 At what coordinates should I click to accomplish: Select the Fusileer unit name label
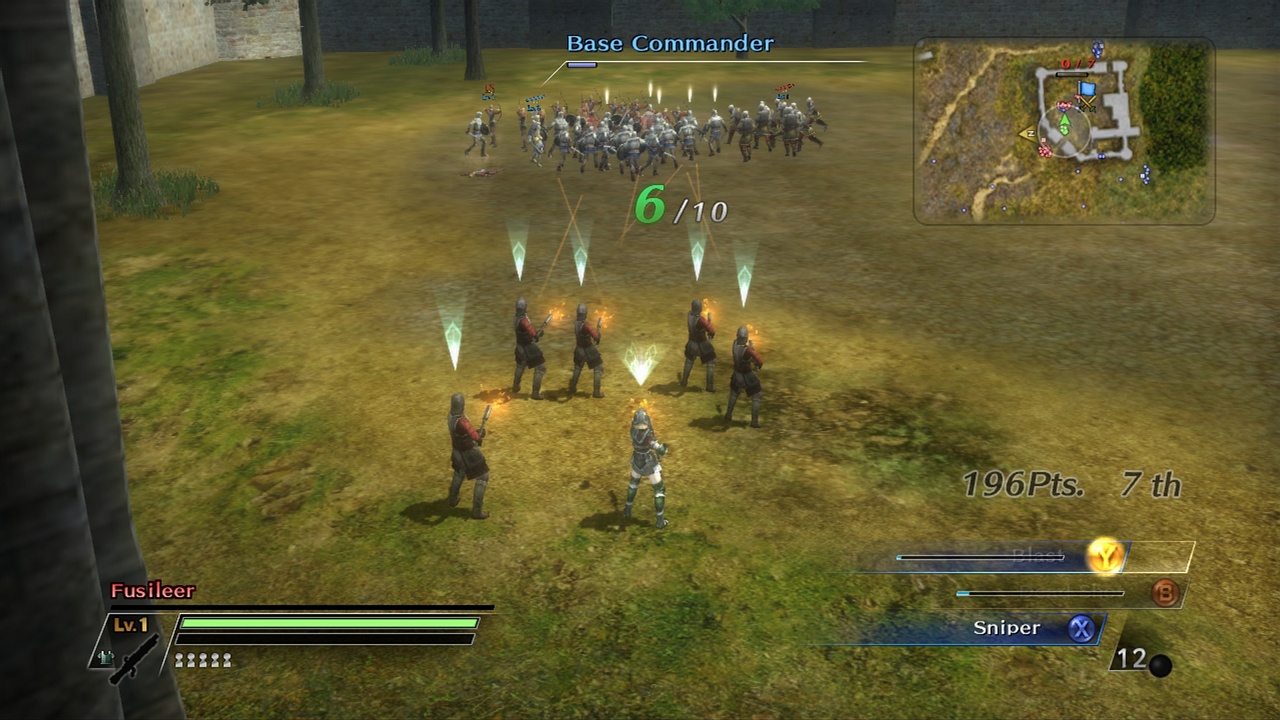tap(151, 590)
